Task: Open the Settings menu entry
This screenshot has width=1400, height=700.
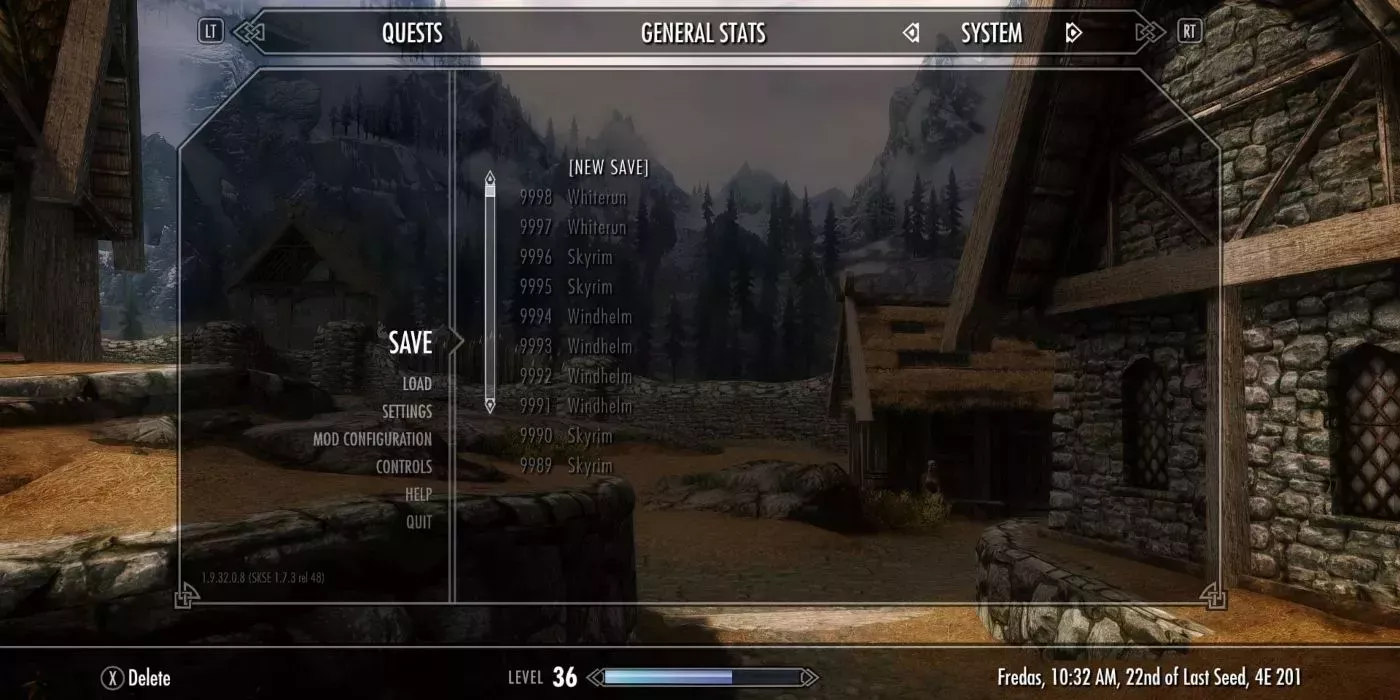Action: coord(406,412)
